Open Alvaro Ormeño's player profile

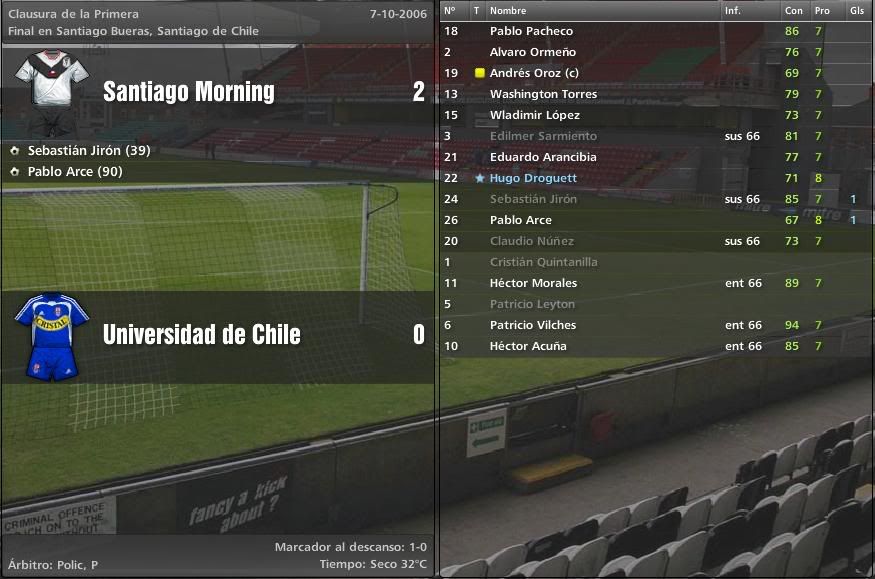pos(532,52)
